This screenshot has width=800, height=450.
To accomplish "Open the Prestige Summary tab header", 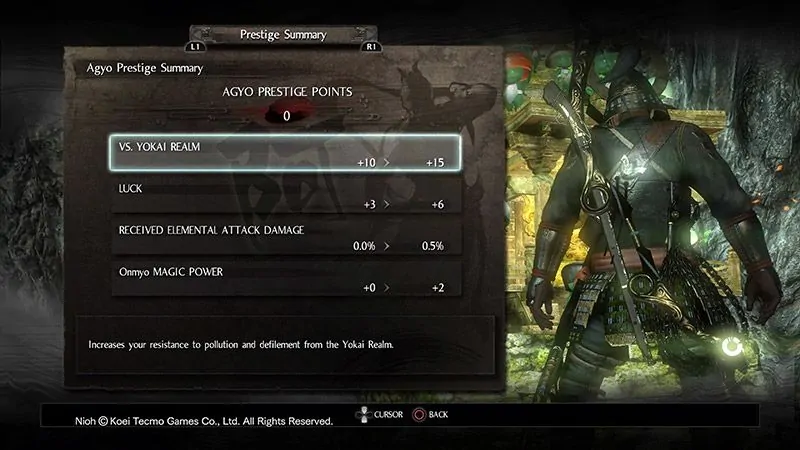I will [283, 35].
